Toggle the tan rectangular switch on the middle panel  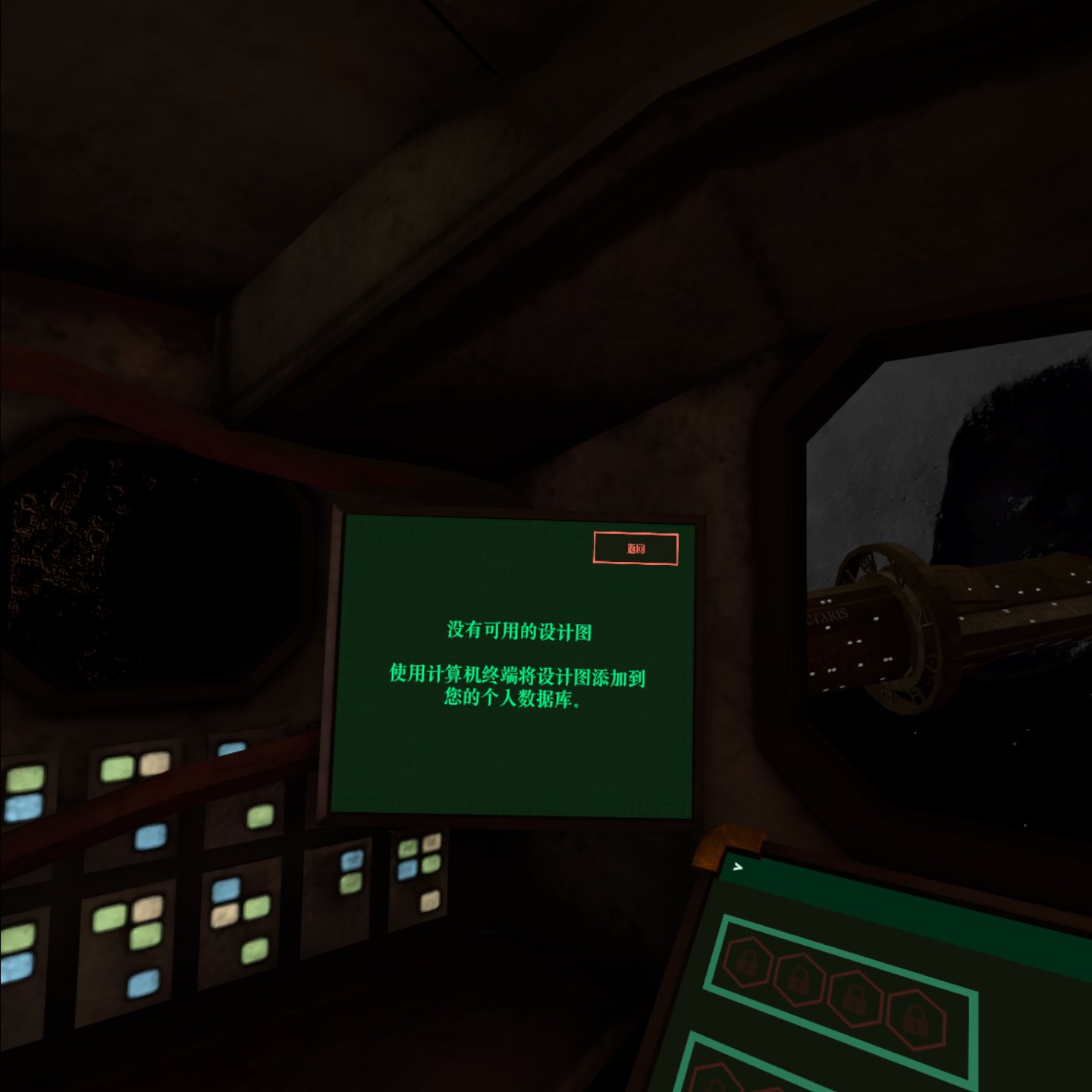[225, 916]
